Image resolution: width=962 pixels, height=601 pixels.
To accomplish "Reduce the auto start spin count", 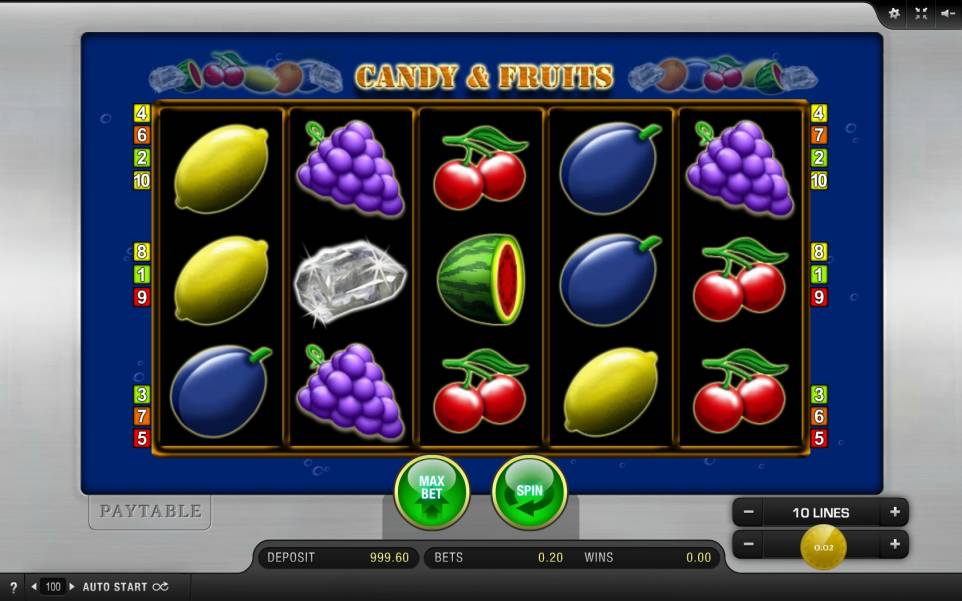I will (35, 587).
